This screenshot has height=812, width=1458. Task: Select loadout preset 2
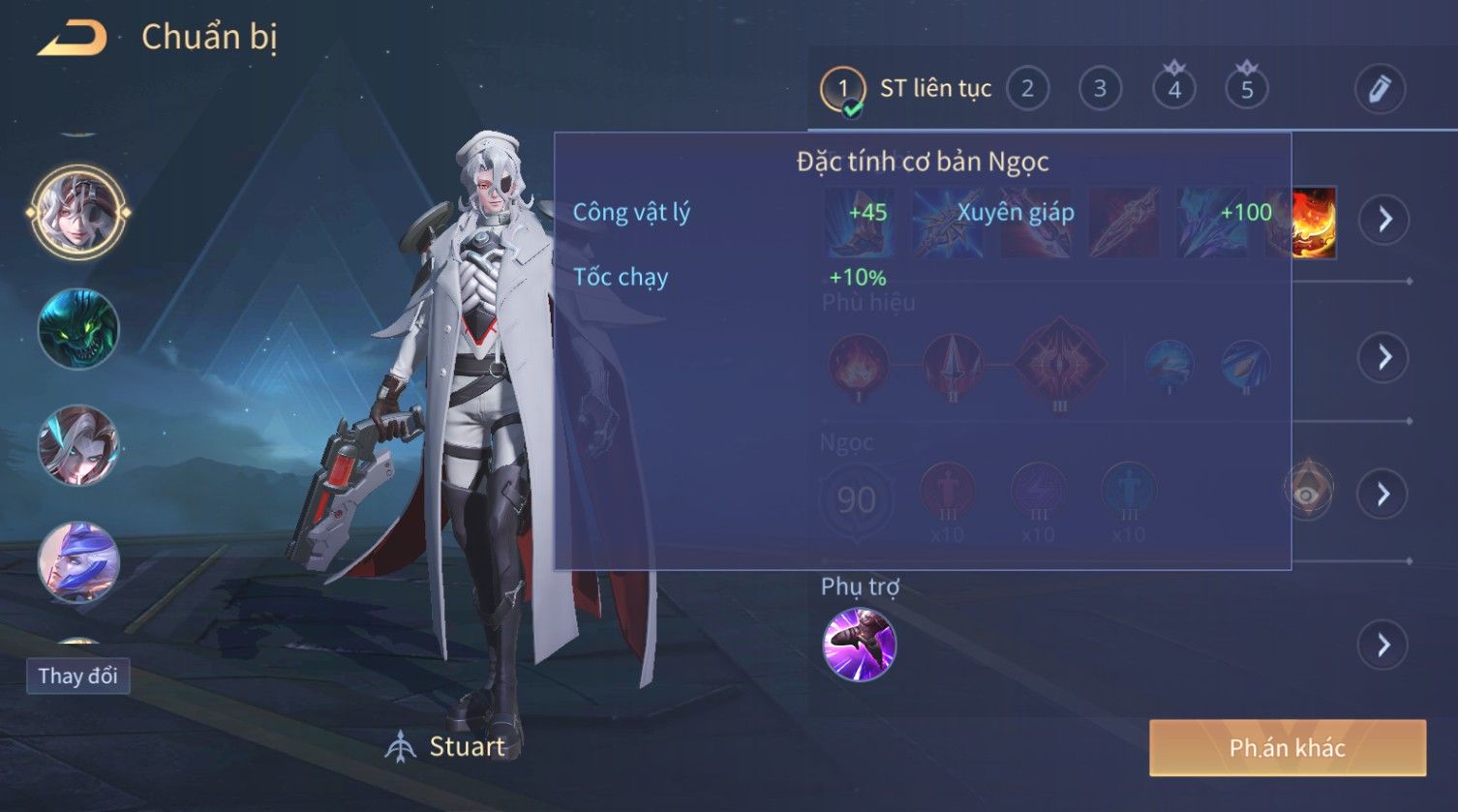1027,89
